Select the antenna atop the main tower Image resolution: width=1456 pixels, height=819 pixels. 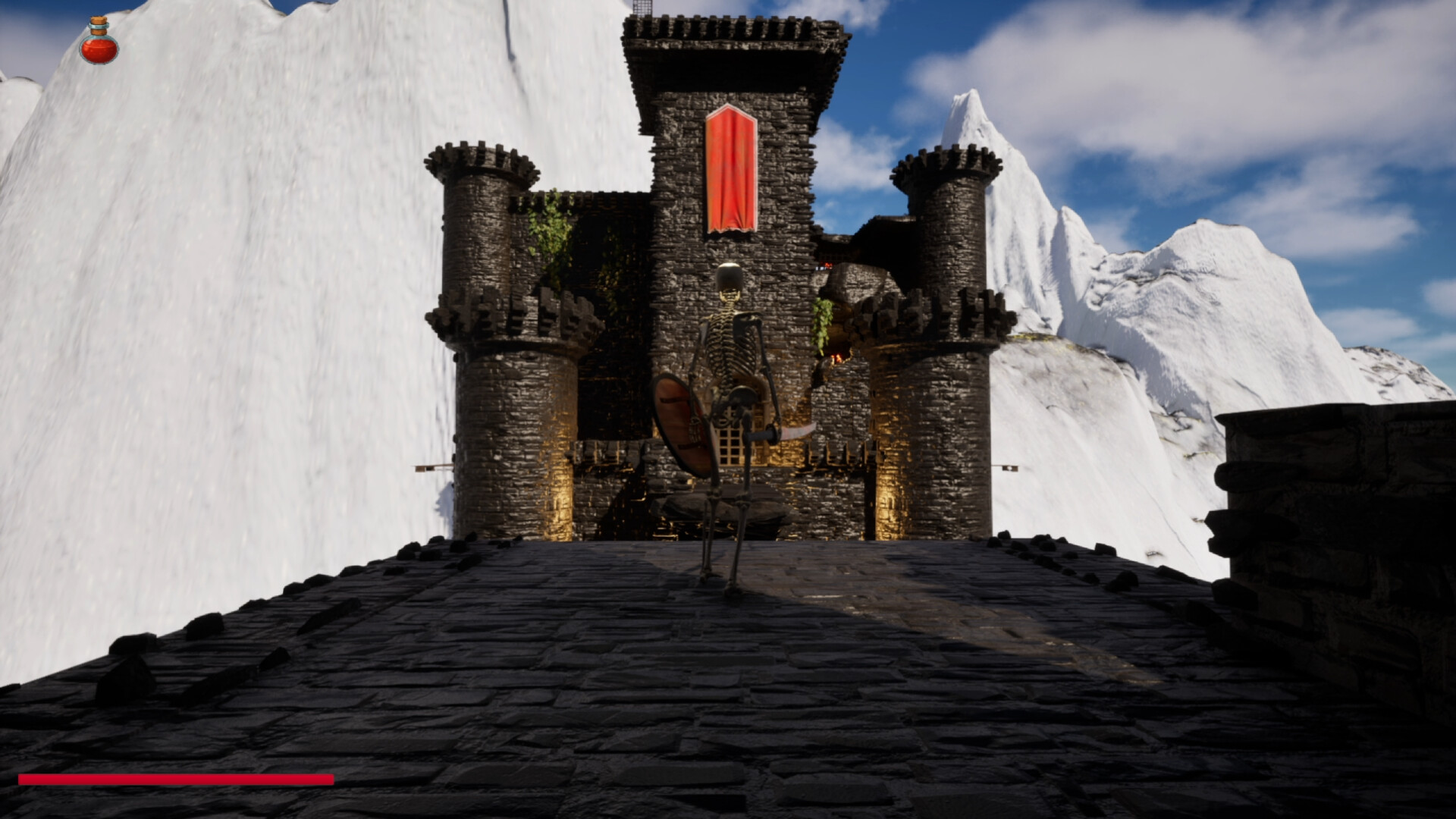click(643, 8)
